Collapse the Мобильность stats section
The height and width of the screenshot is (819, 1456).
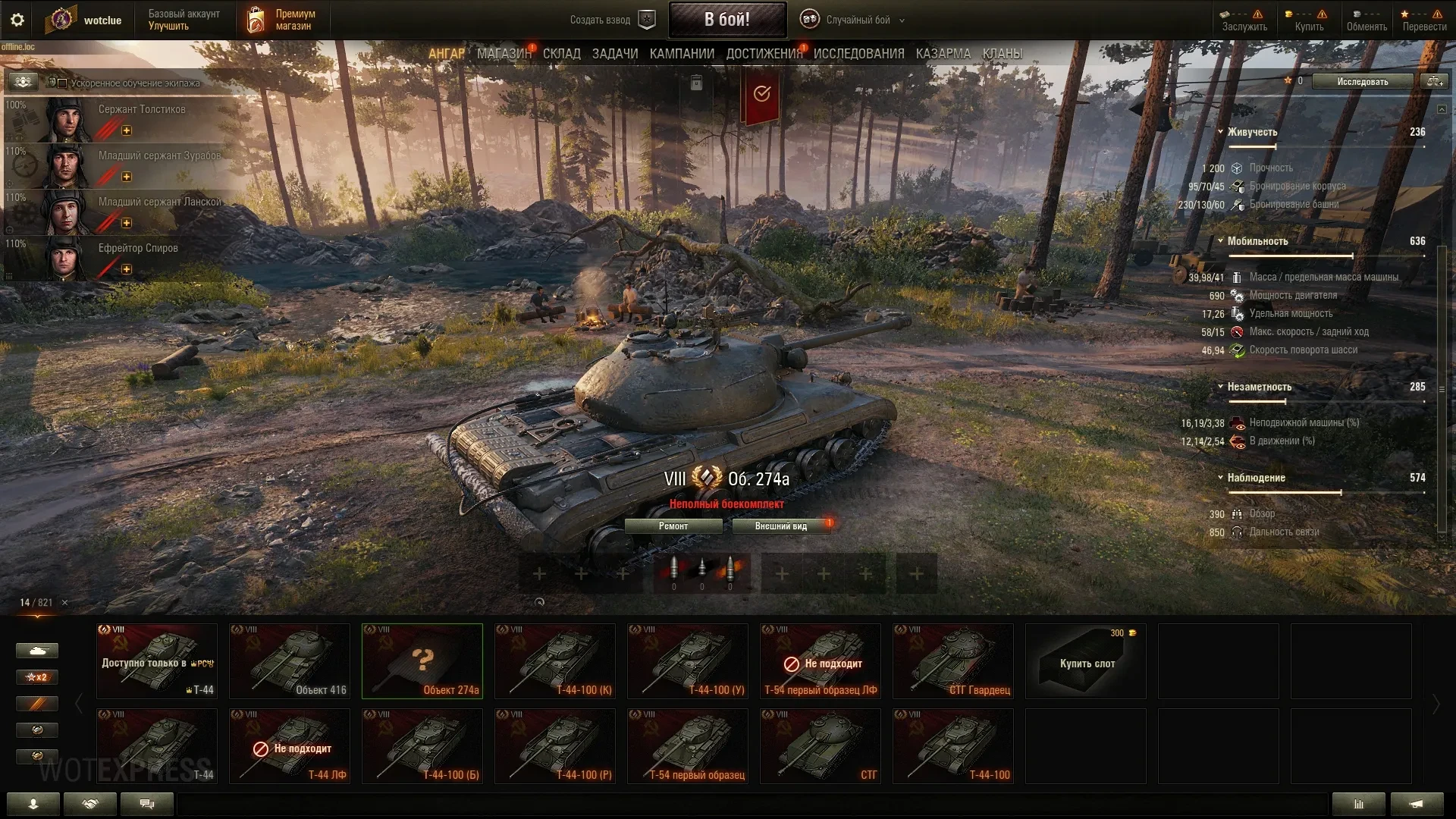point(1220,241)
